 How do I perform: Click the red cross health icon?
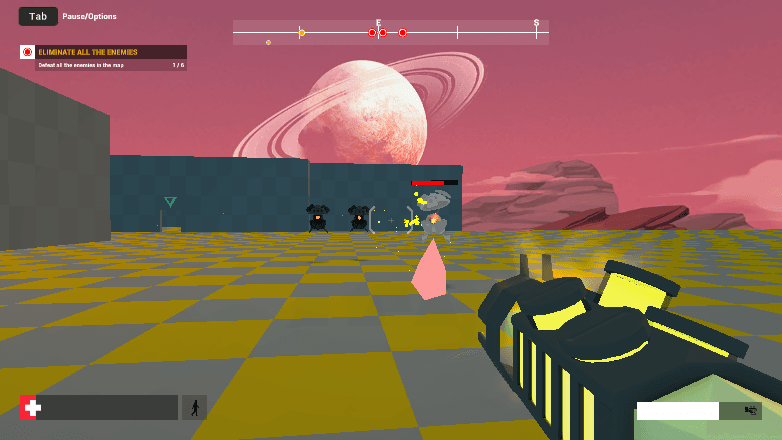(30, 407)
